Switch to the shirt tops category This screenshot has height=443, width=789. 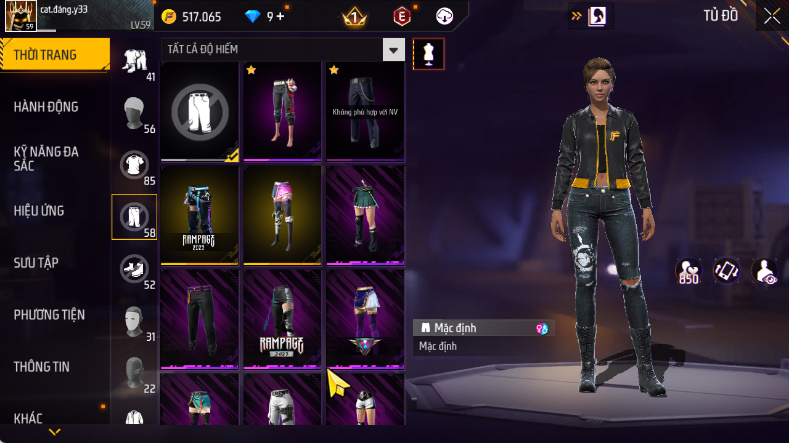click(x=134, y=166)
